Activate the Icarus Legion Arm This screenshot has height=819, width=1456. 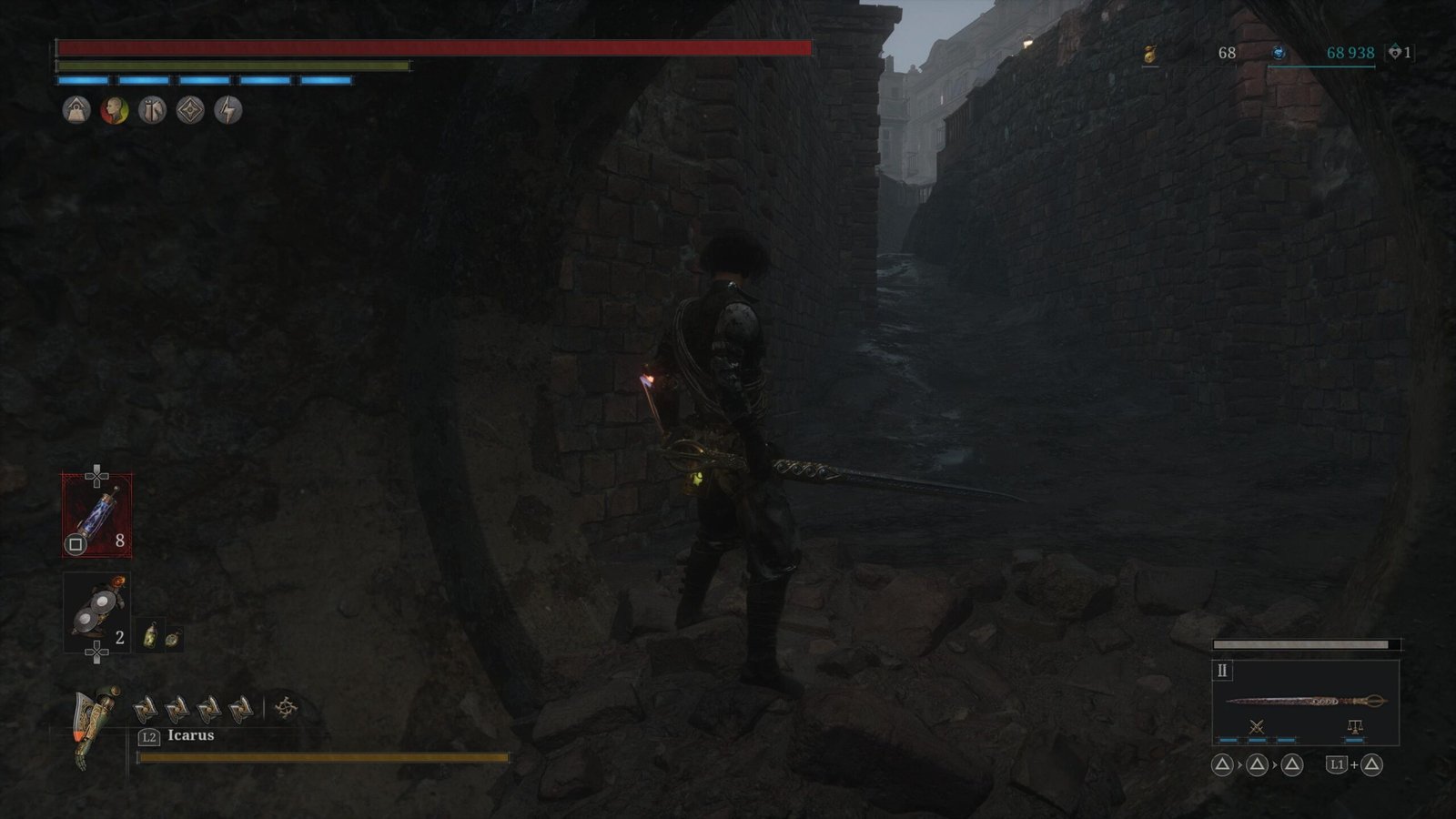96,723
